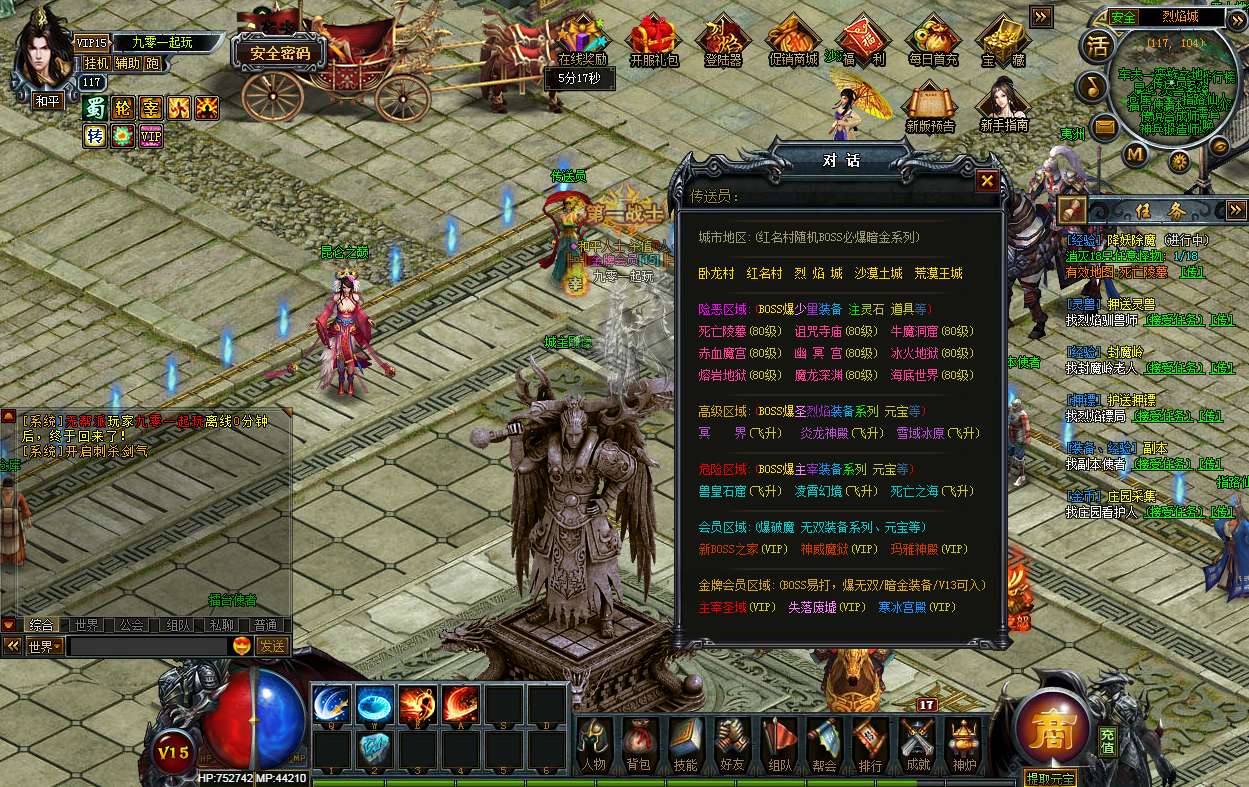Viewport: 1249px width, 787px height.
Task: Open the 世界 chat channel dropdown
Action: pyautogui.click(x=44, y=647)
